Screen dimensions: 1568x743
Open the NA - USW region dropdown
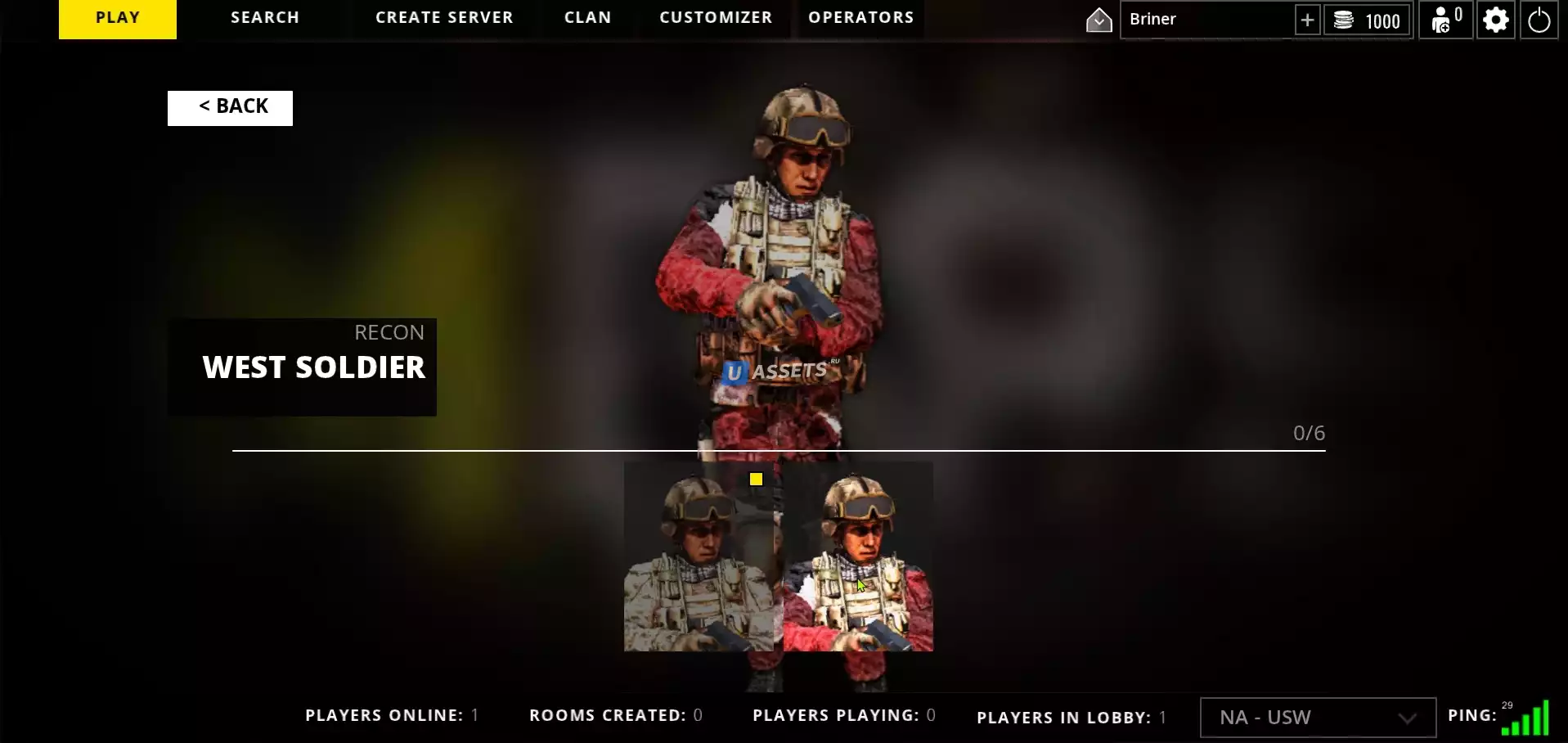(1317, 718)
